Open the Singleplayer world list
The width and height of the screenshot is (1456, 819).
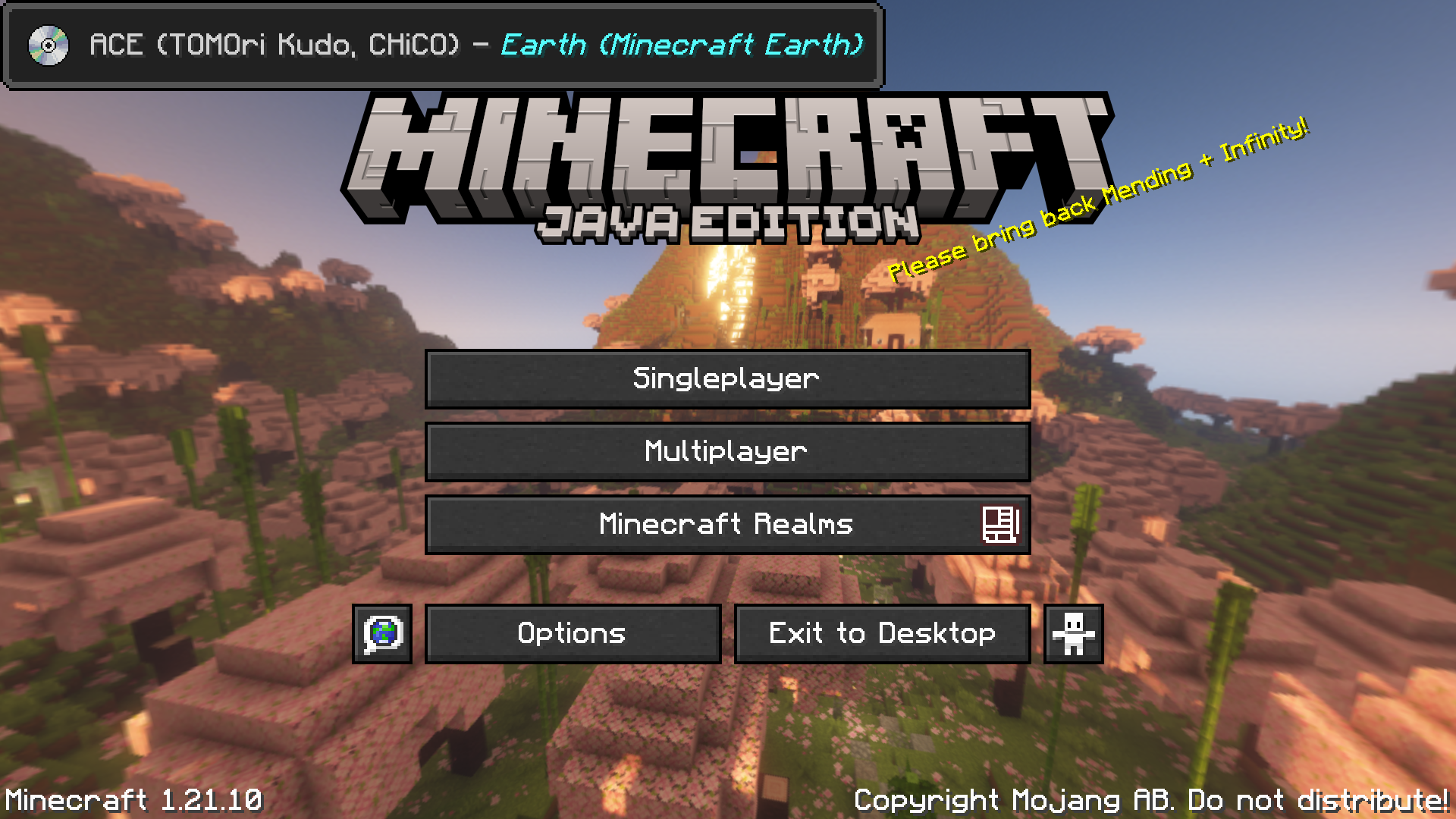(x=726, y=378)
